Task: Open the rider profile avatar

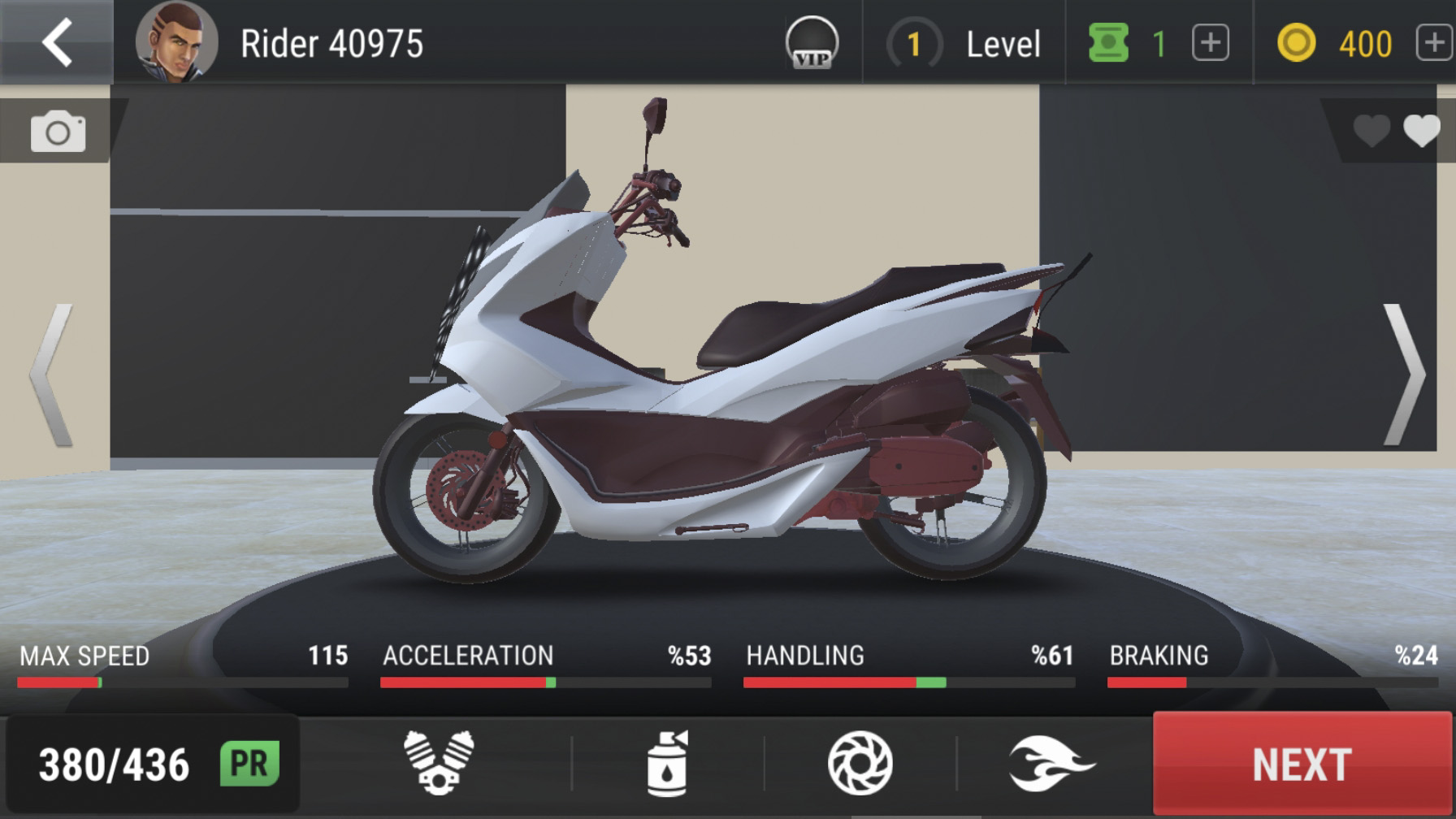Action: click(x=176, y=42)
